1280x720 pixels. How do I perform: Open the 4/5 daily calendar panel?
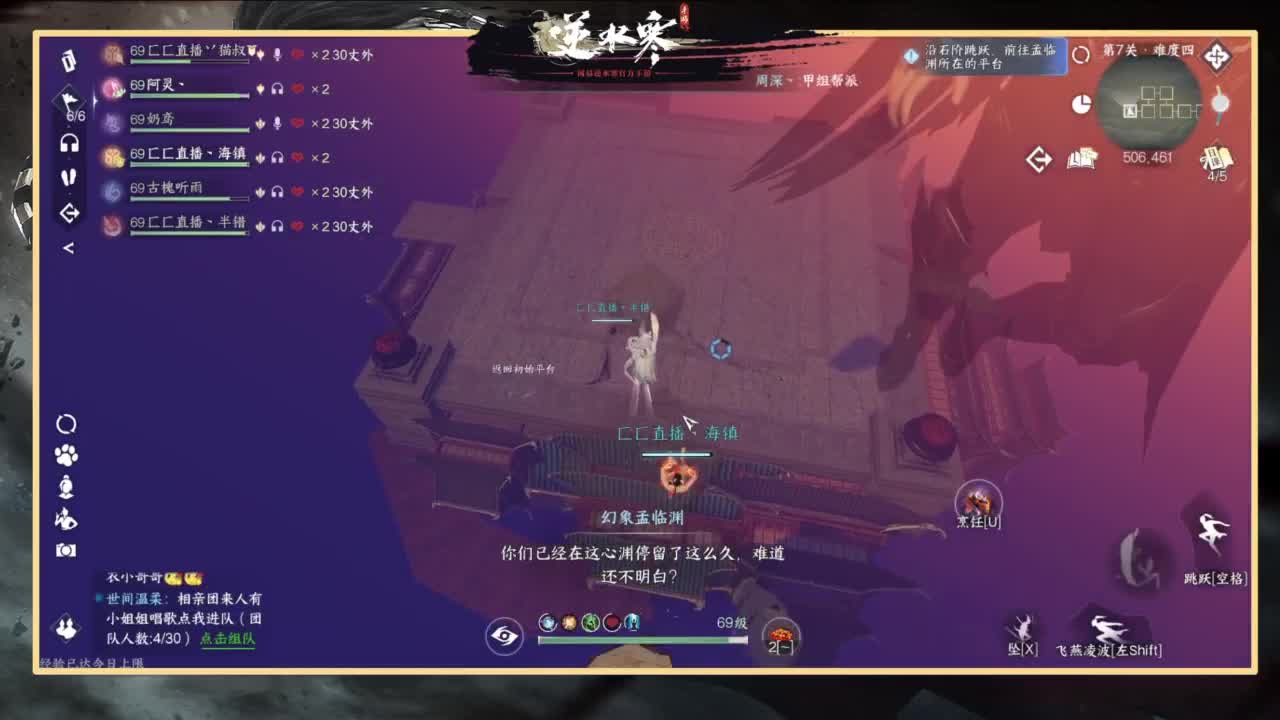[x=1218, y=160]
